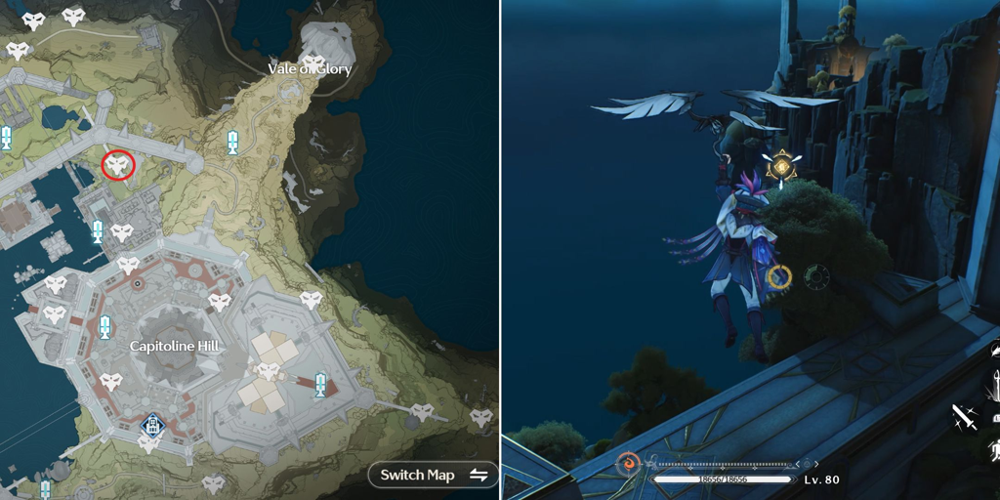Select the blue square building map icon
This screenshot has height=500, width=1000.
pos(150,426)
